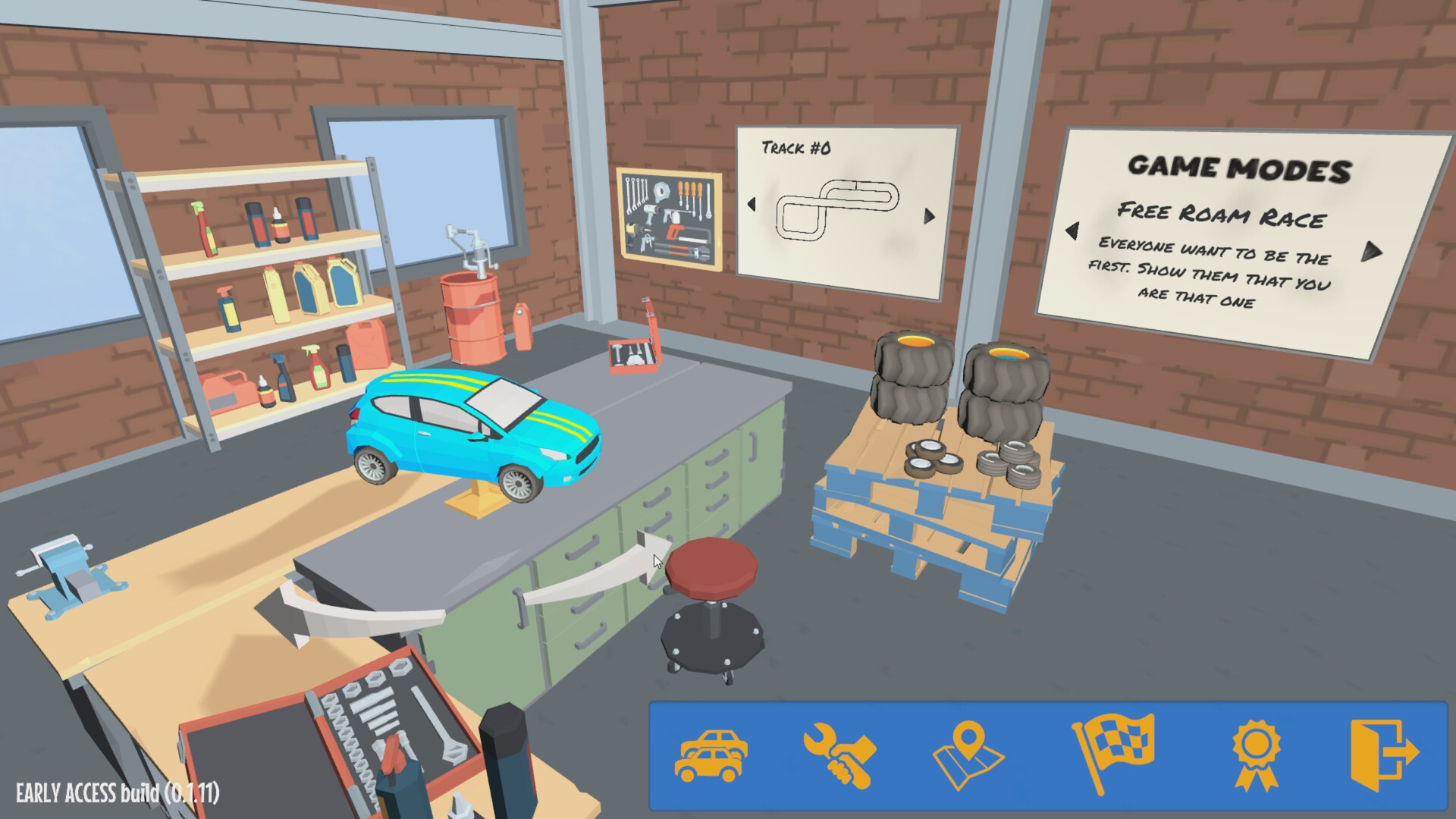Browse to the next track with right arrow
1456x819 pixels.
click(927, 215)
